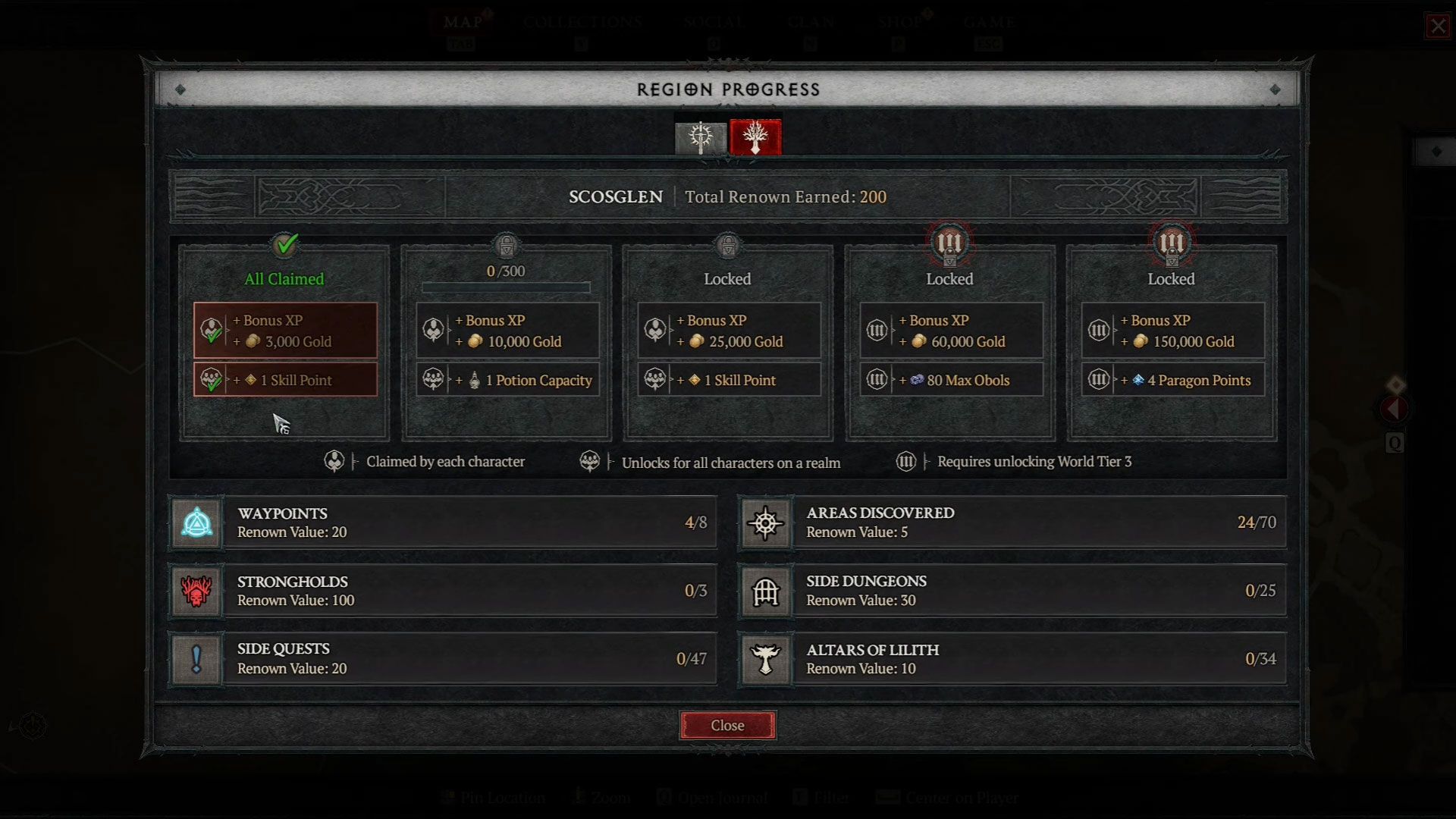Open the Waypoints renown row
This screenshot has width=1456, height=819.
click(x=444, y=522)
